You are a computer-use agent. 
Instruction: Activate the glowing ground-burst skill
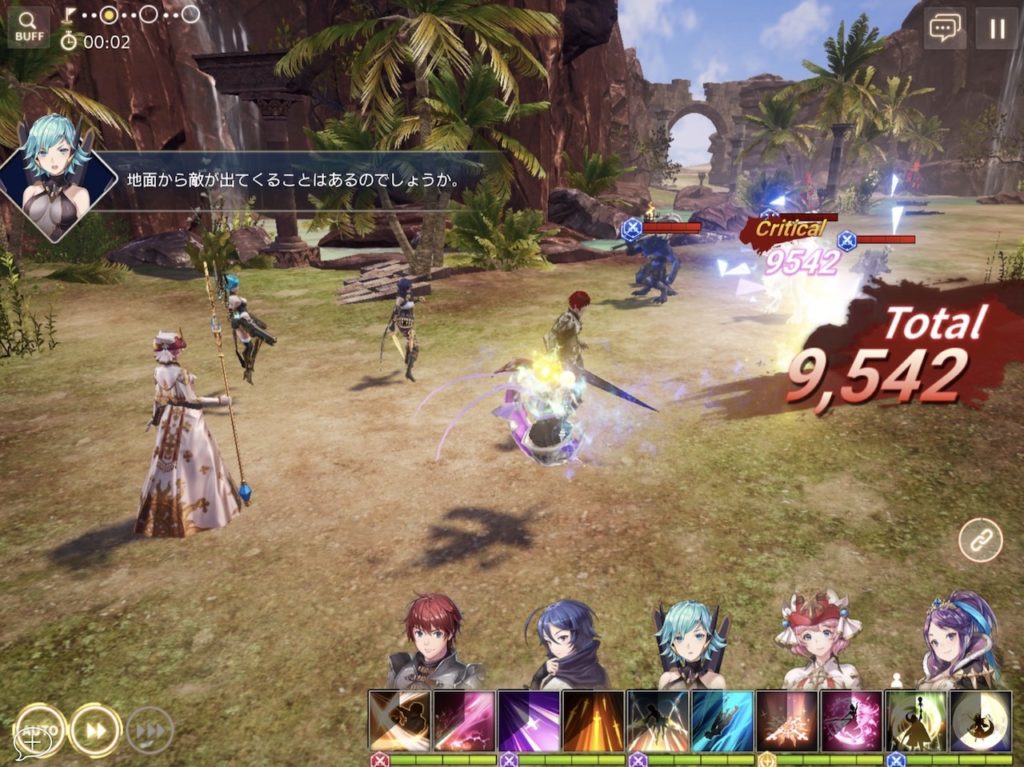(787, 721)
